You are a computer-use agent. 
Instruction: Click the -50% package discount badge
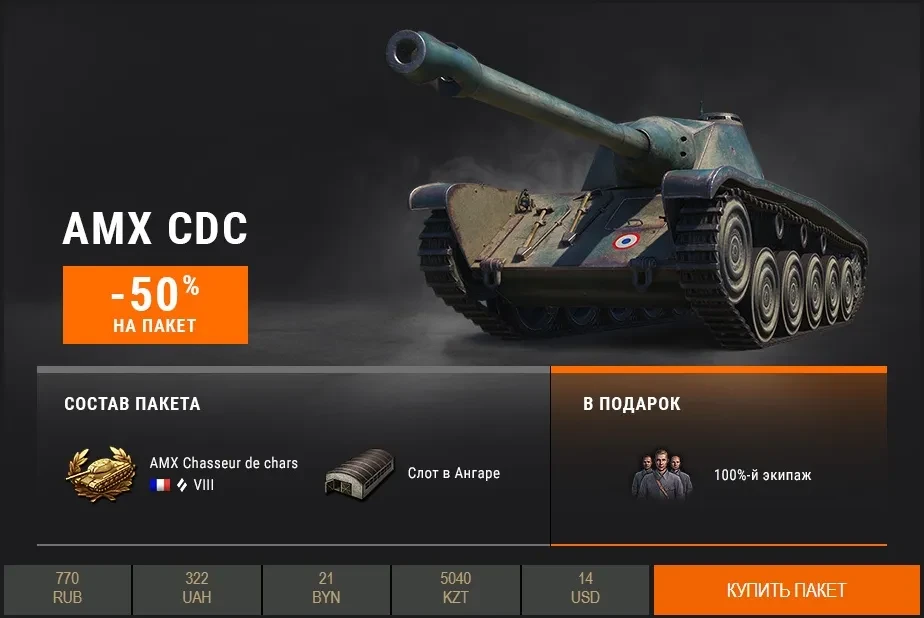click(x=155, y=304)
